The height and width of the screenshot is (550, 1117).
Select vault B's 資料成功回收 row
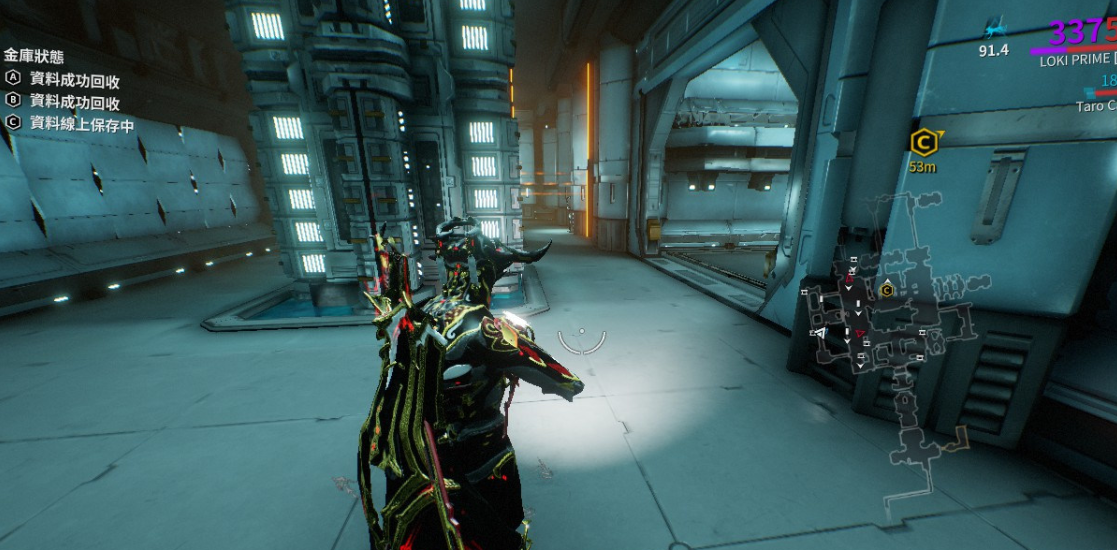click(64, 102)
